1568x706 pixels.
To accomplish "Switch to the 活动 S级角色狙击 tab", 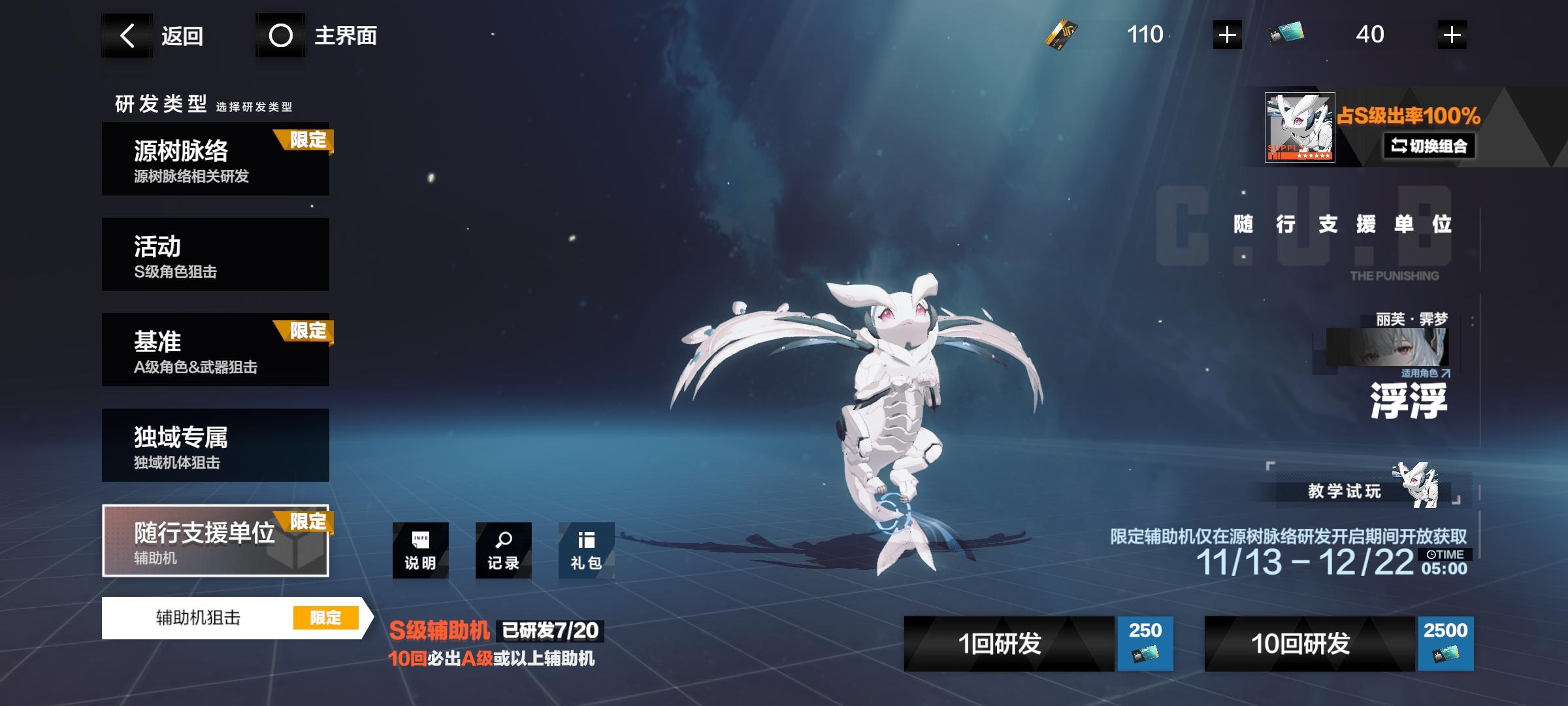I will pyautogui.click(x=216, y=254).
